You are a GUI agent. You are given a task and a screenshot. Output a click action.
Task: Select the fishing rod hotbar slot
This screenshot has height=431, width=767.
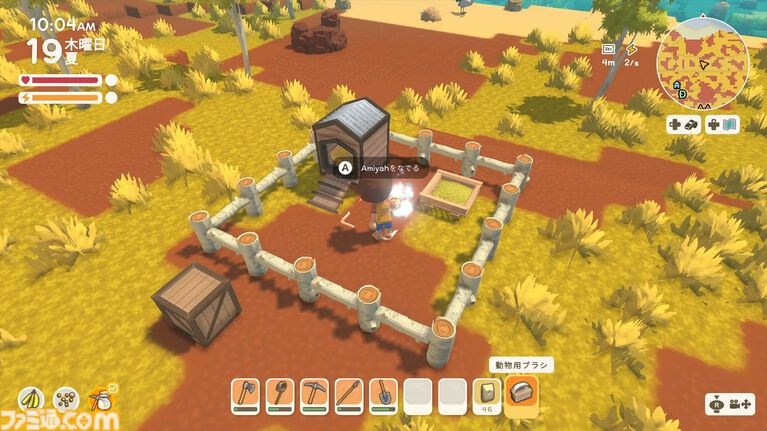tap(348, 395)
